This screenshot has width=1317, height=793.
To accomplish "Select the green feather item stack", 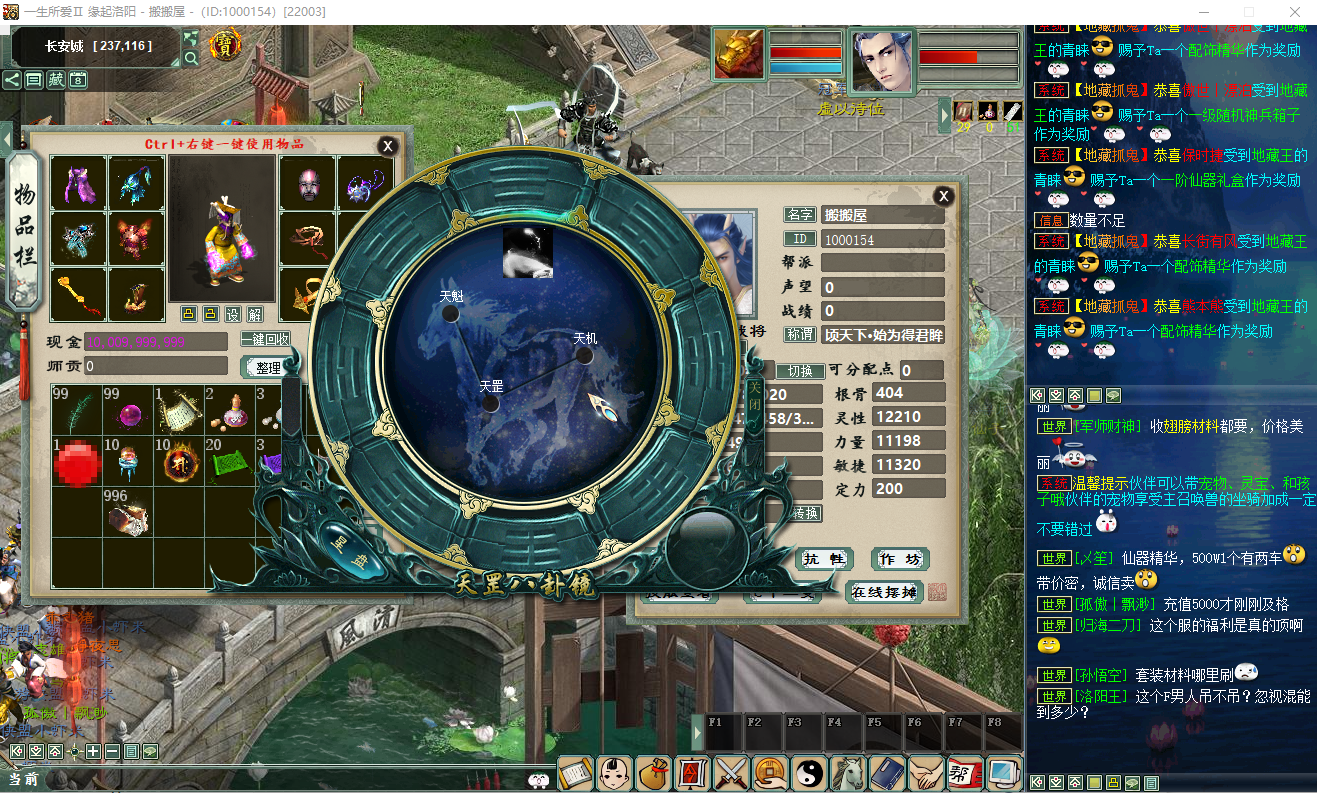I will pos(76,410).
